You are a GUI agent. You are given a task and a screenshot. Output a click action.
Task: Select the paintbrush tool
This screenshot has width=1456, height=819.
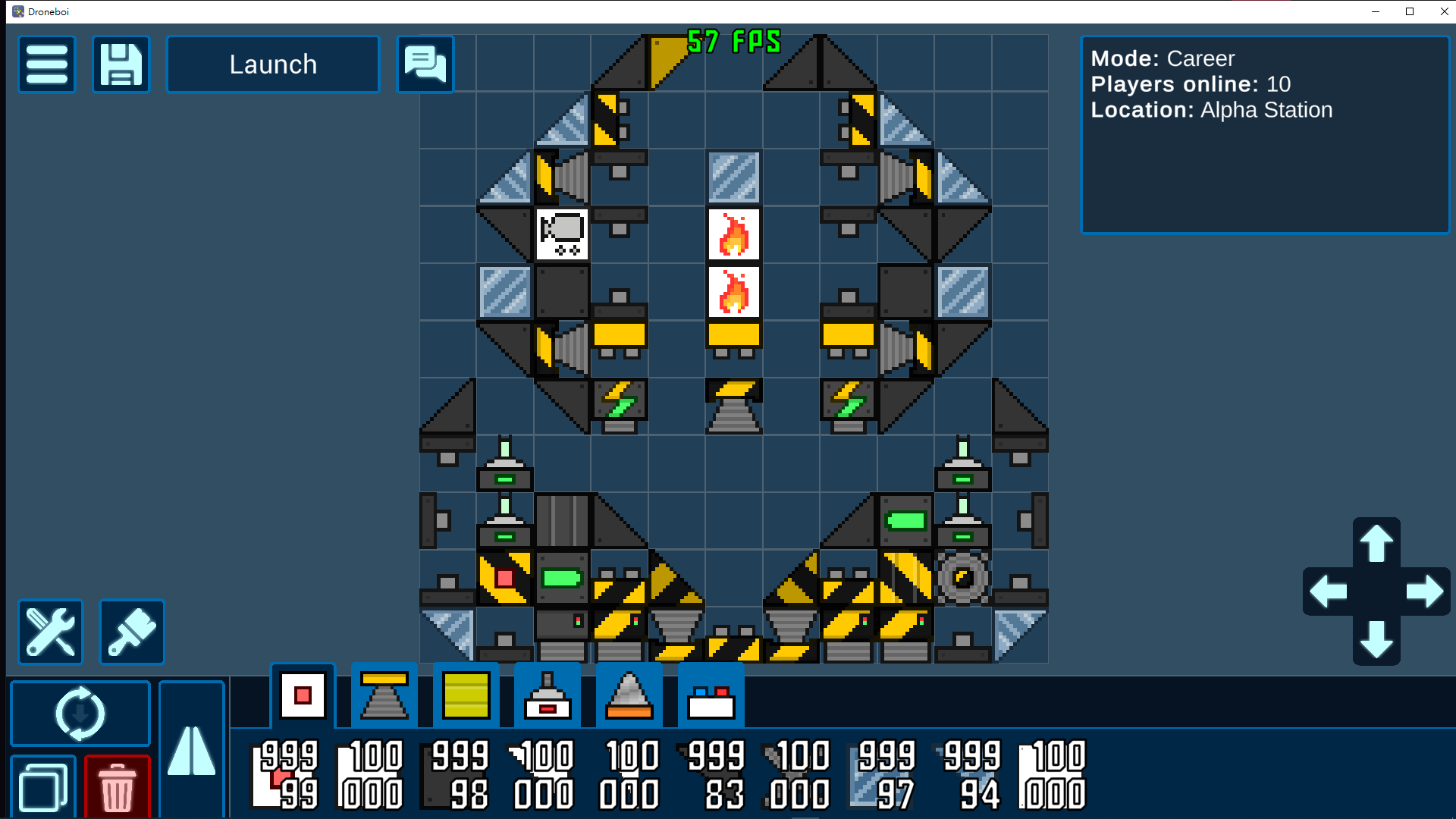click(x=132, y=632)
